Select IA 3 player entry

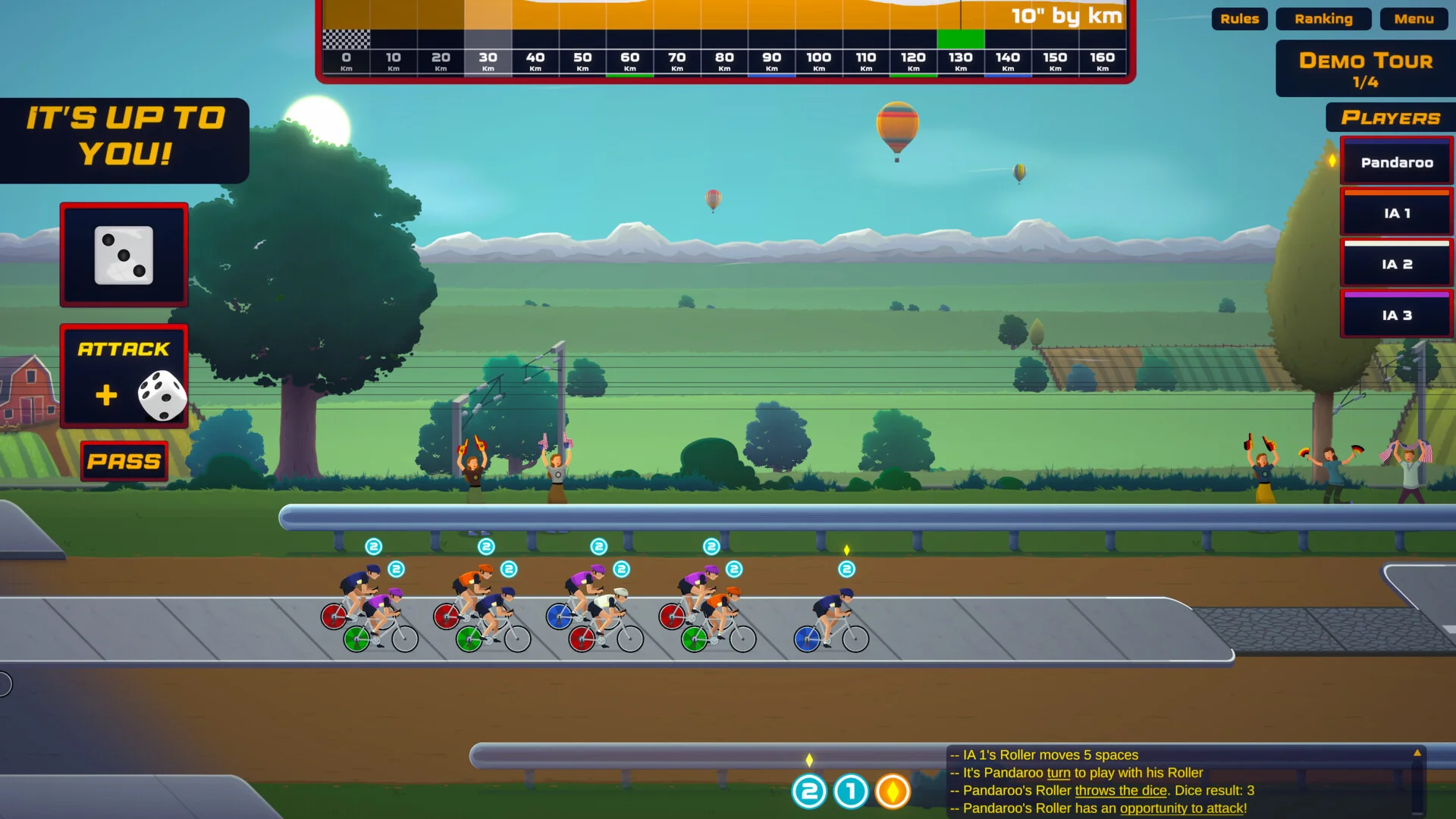coord(1396,315)
